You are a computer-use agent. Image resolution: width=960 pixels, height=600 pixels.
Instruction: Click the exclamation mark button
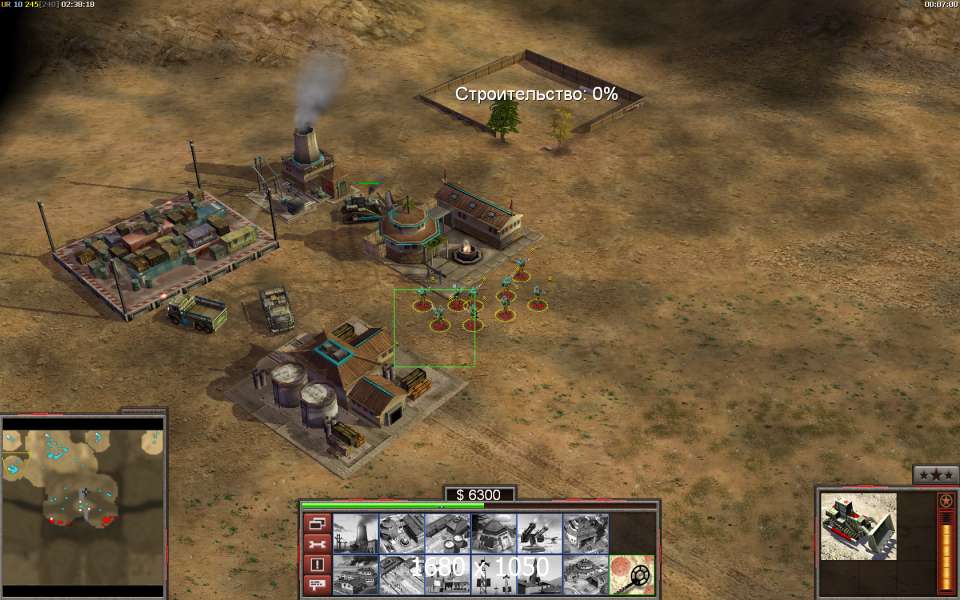pyautogui.click(x=316, y=565)
